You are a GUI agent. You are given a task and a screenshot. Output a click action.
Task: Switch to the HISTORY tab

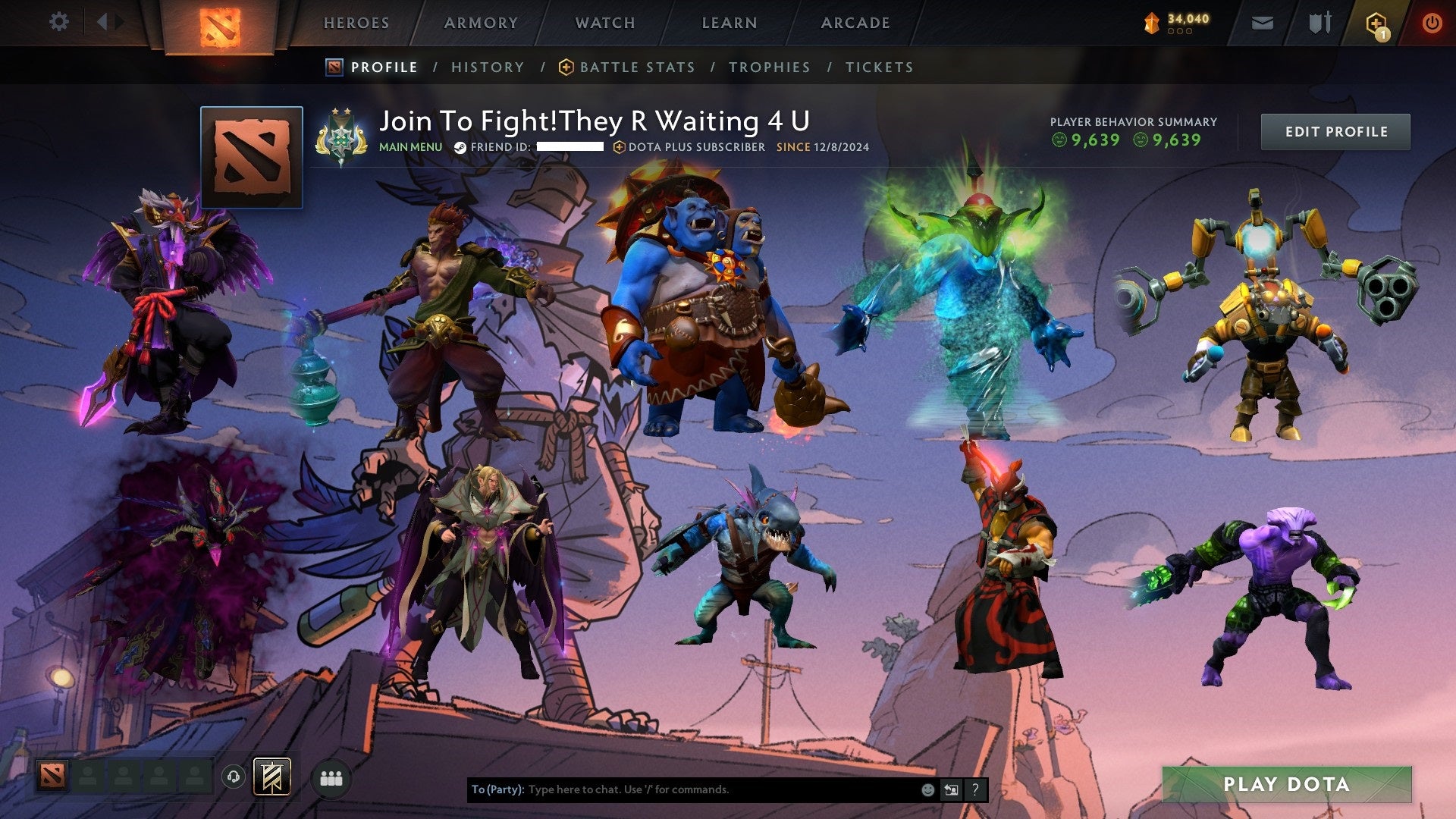(x=486, y=67)
